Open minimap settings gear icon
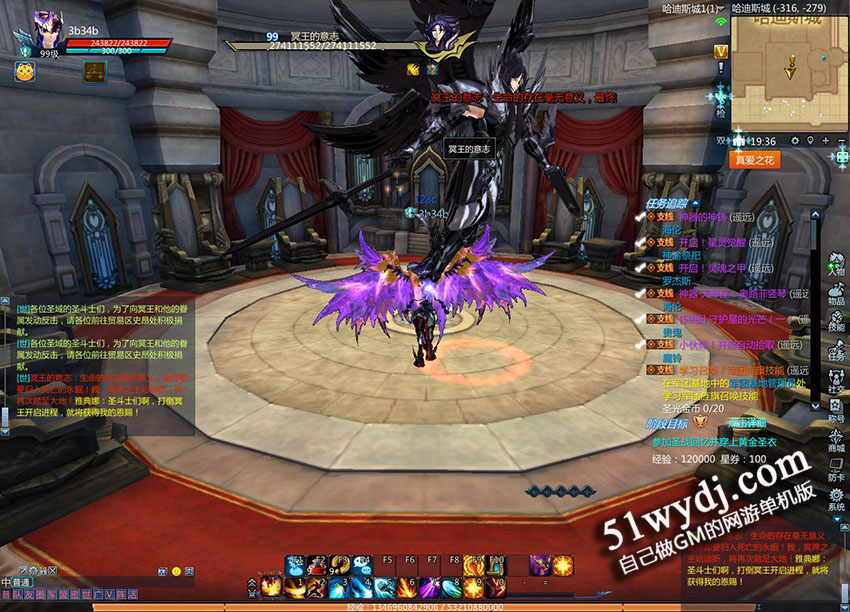 795,141
